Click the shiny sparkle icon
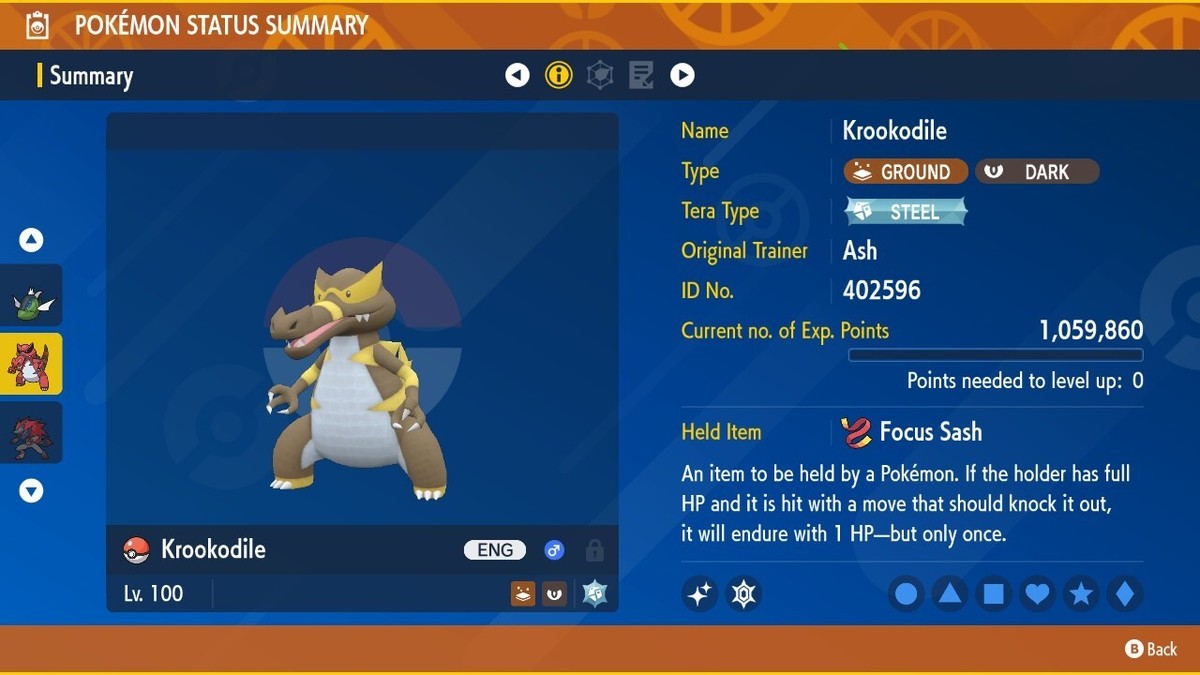Screen dimensions: 1200x675 pyautogui.click(x=700, y=594)
